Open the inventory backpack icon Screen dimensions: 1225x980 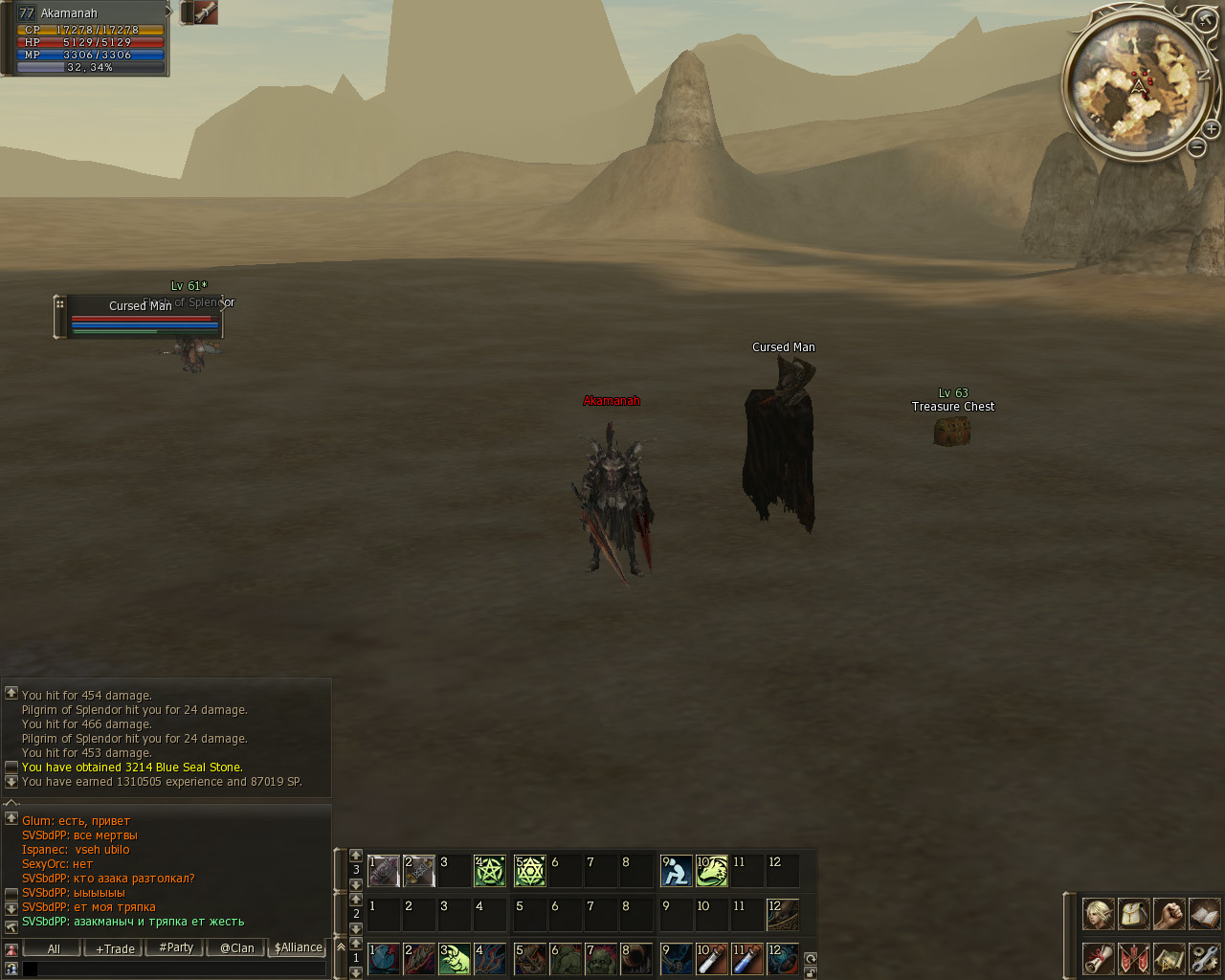(1133, 914)
